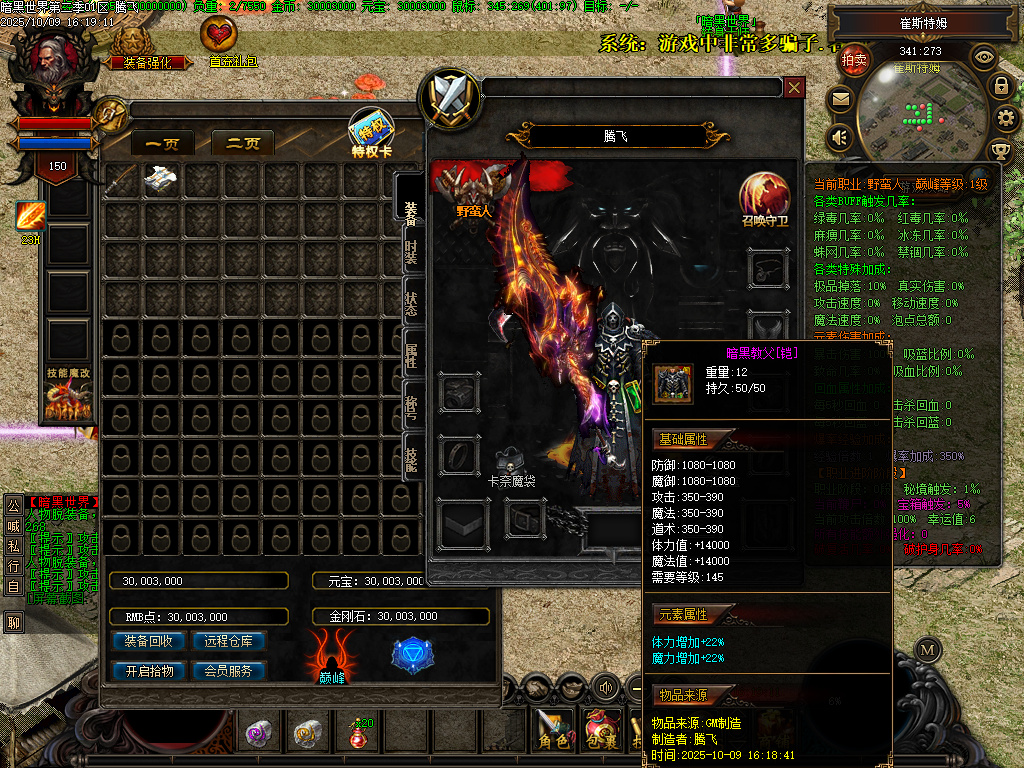Open the mail envelope icon by the minimap

click(839, 99)
